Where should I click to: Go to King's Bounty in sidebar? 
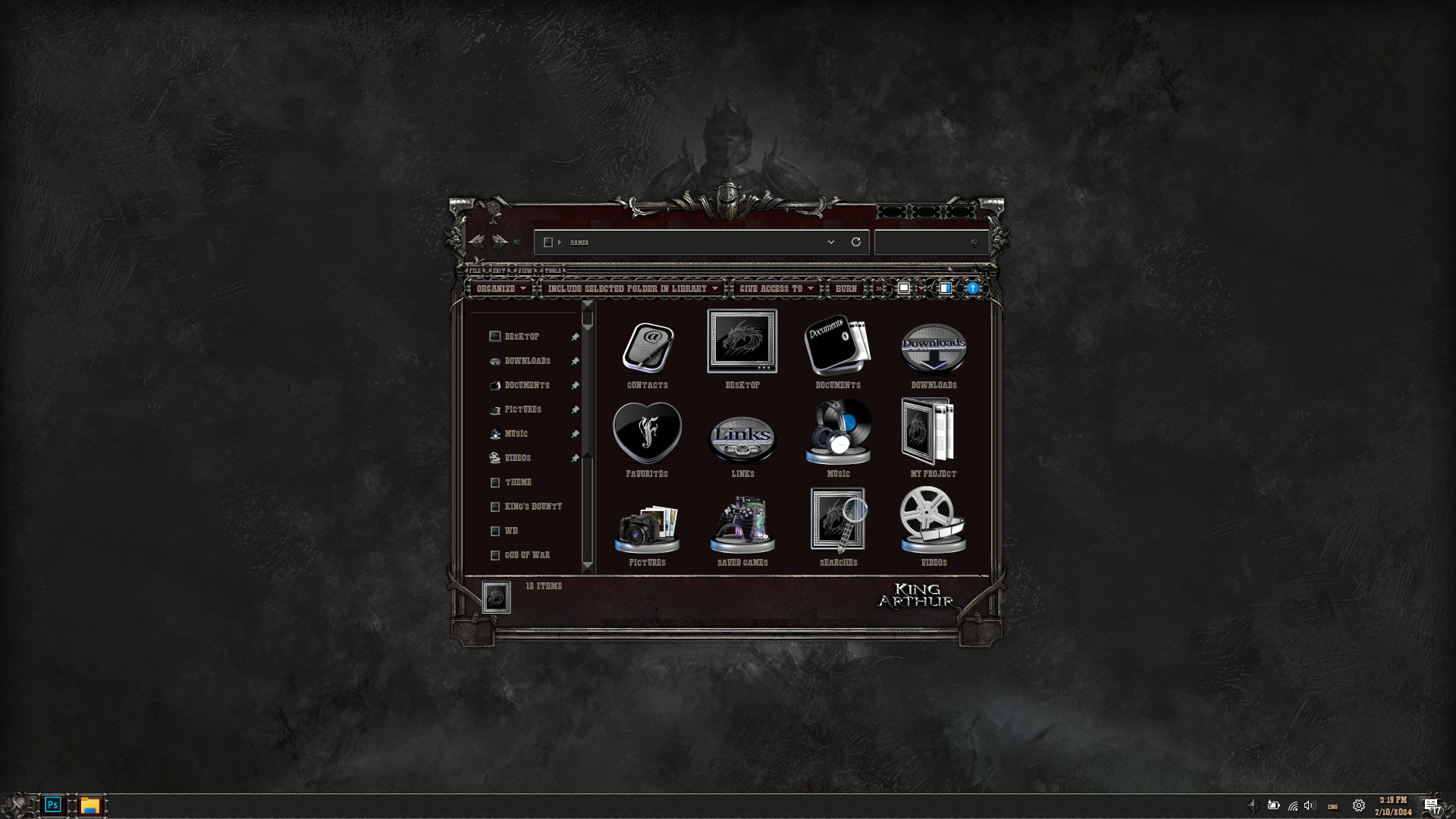coord(533,507)
